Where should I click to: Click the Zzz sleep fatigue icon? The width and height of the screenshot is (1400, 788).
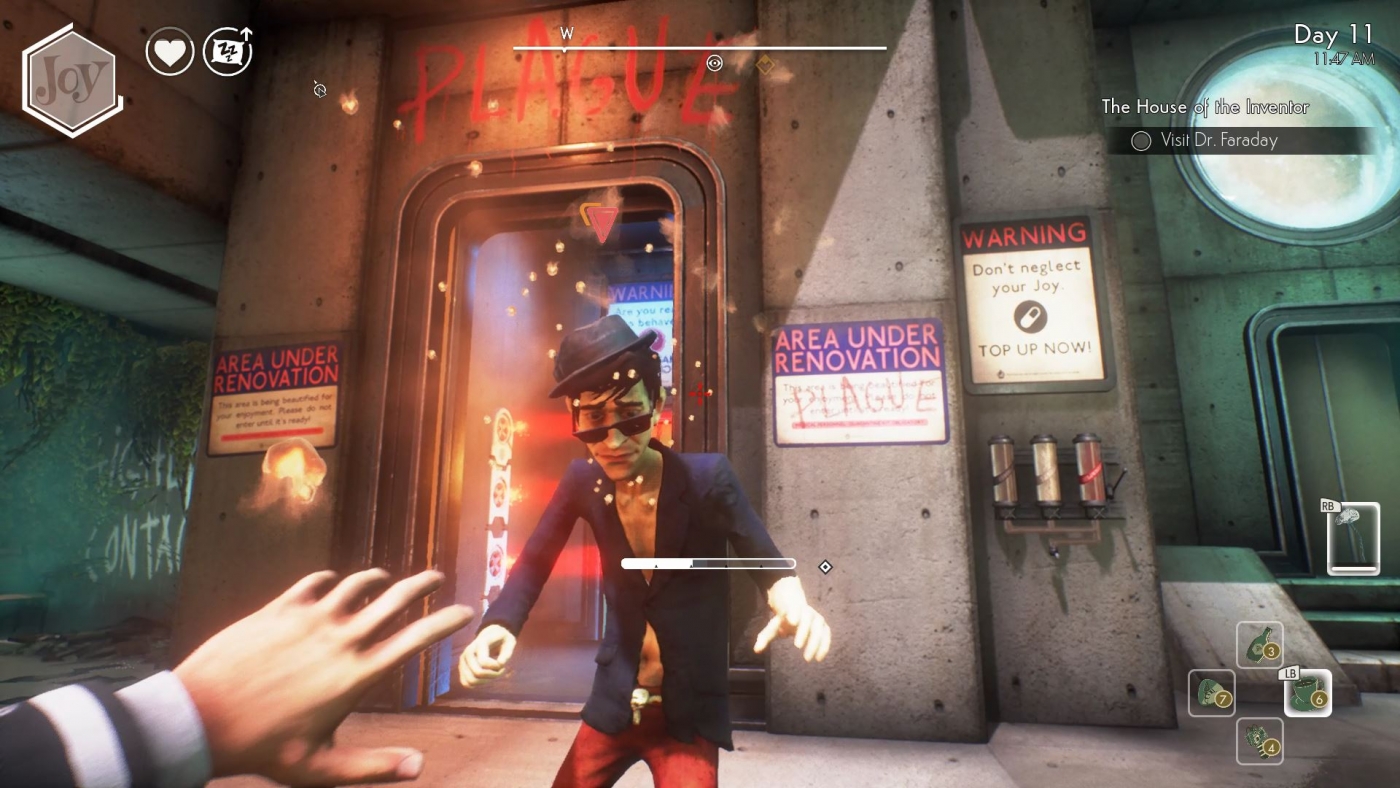pyautogui.click(x=228, y=51)
